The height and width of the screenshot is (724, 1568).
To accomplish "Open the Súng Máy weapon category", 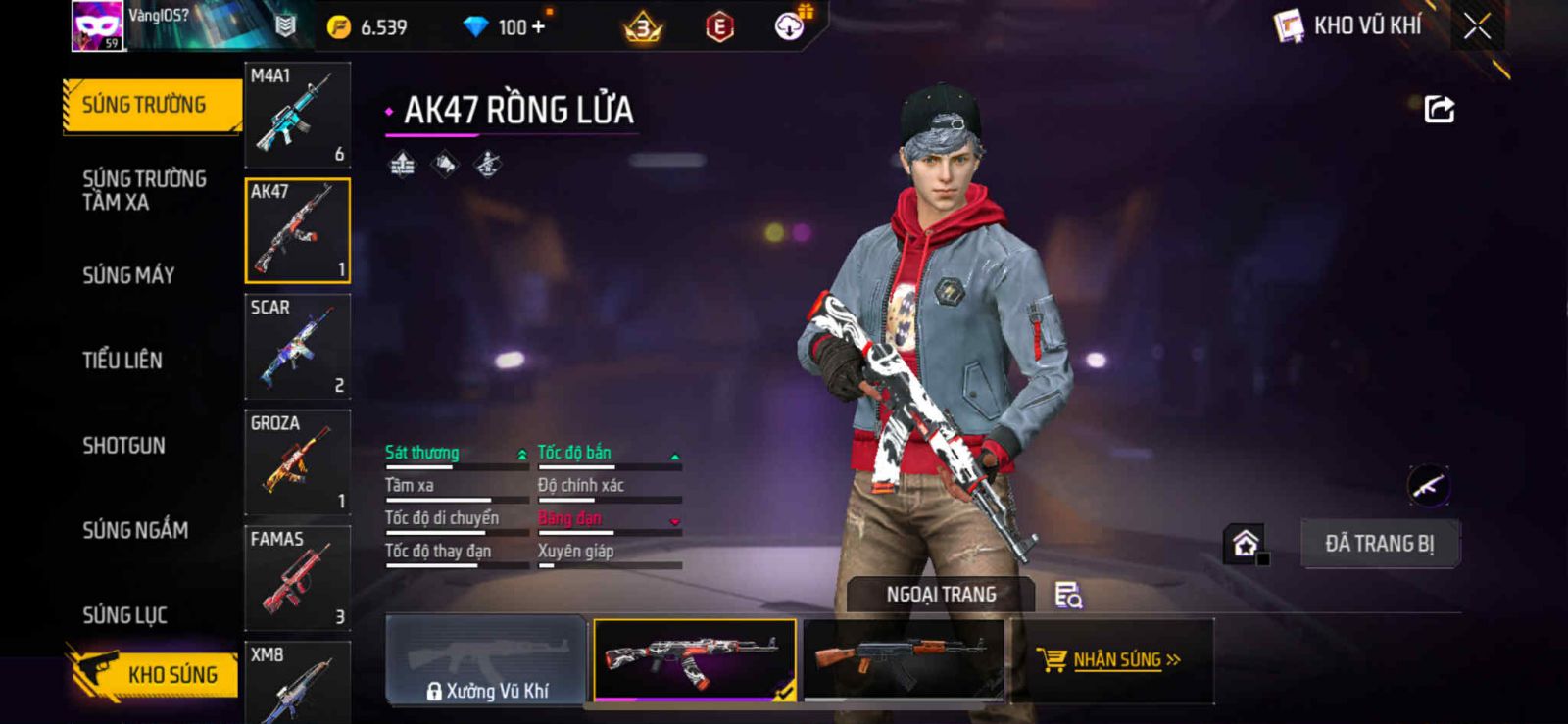I will [x=128, y=275].
